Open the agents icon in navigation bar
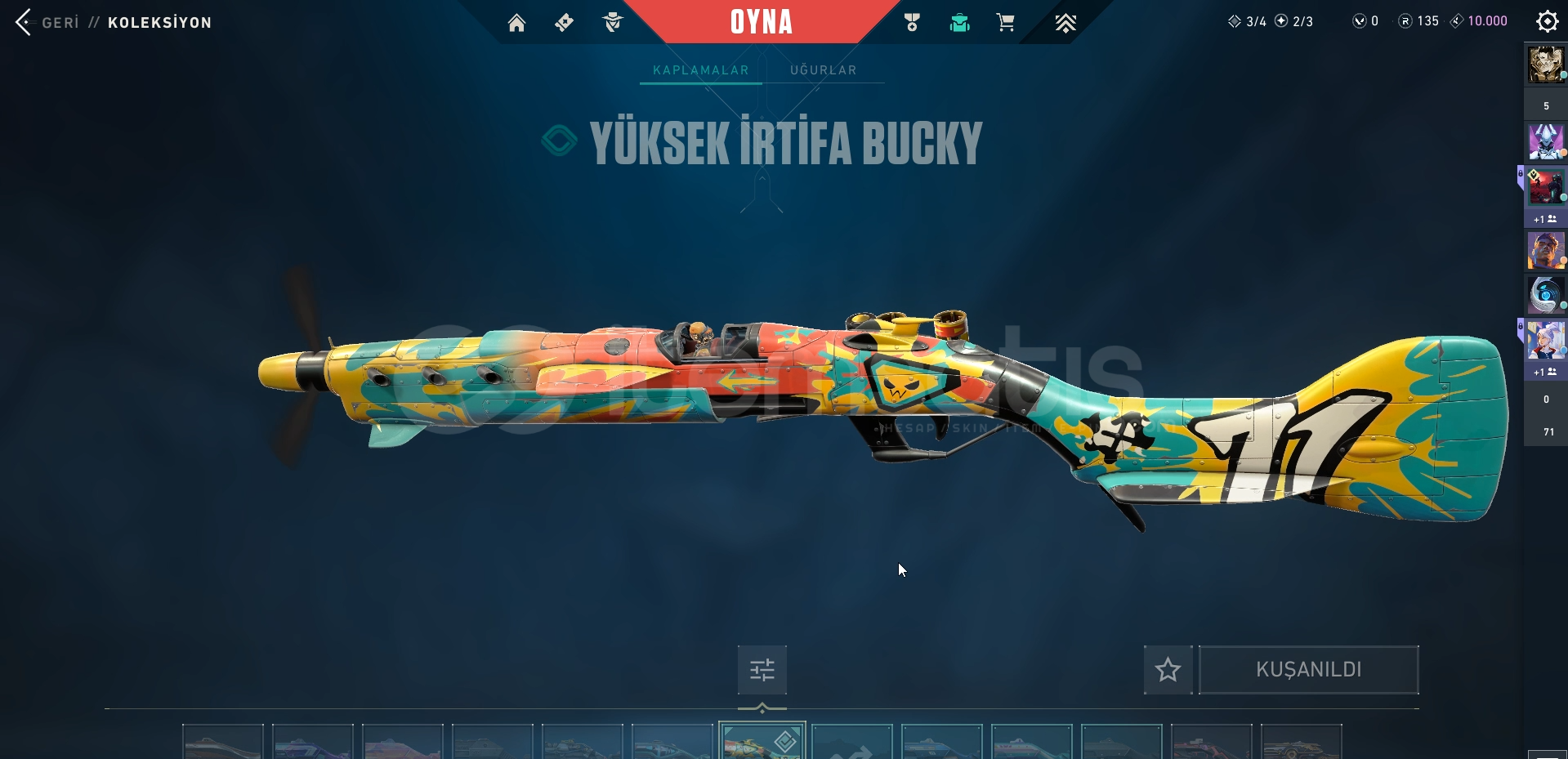Screen dimensions: 1568x759 612,23
